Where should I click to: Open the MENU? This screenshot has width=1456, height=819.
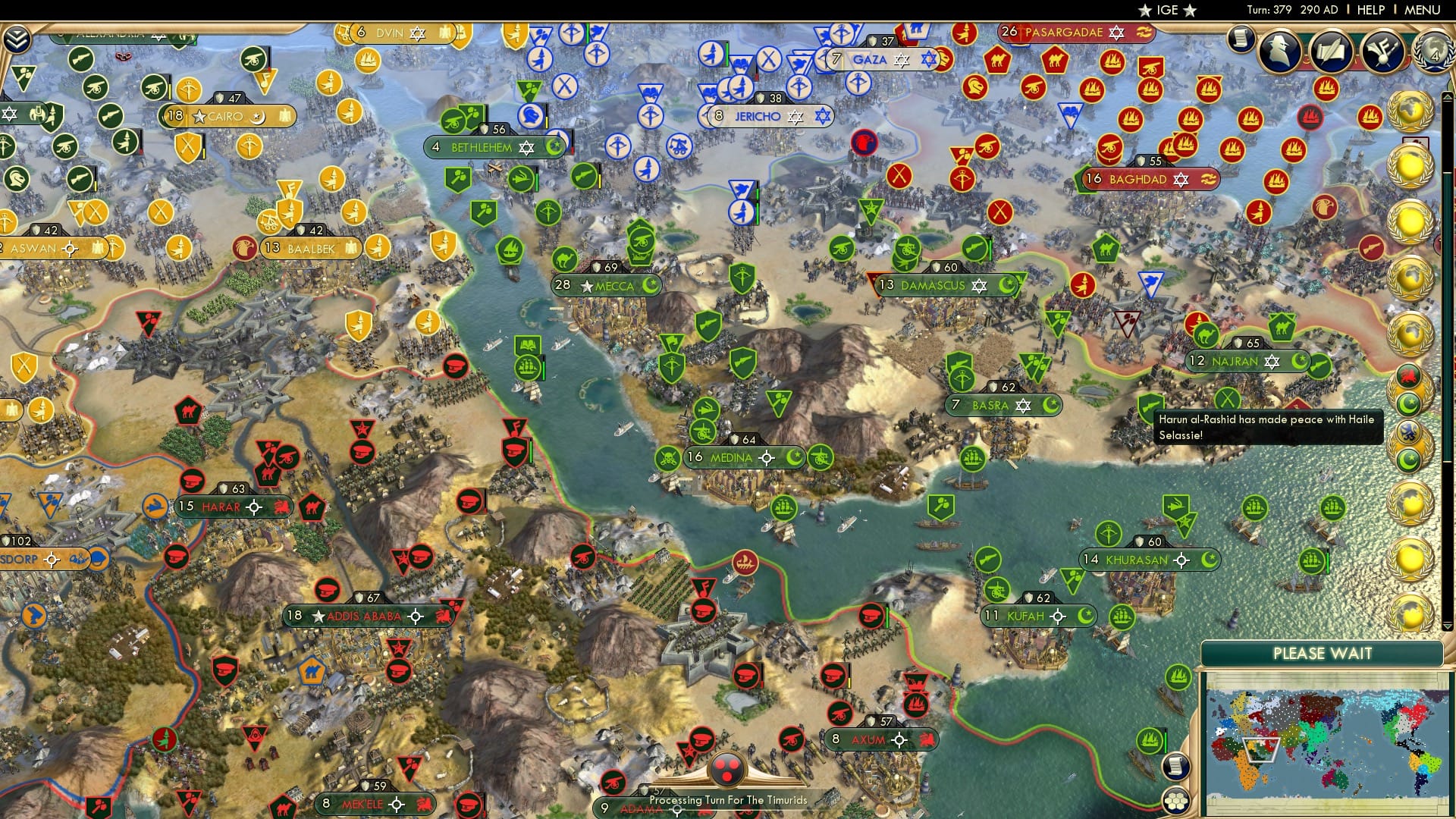[1422, 10]
